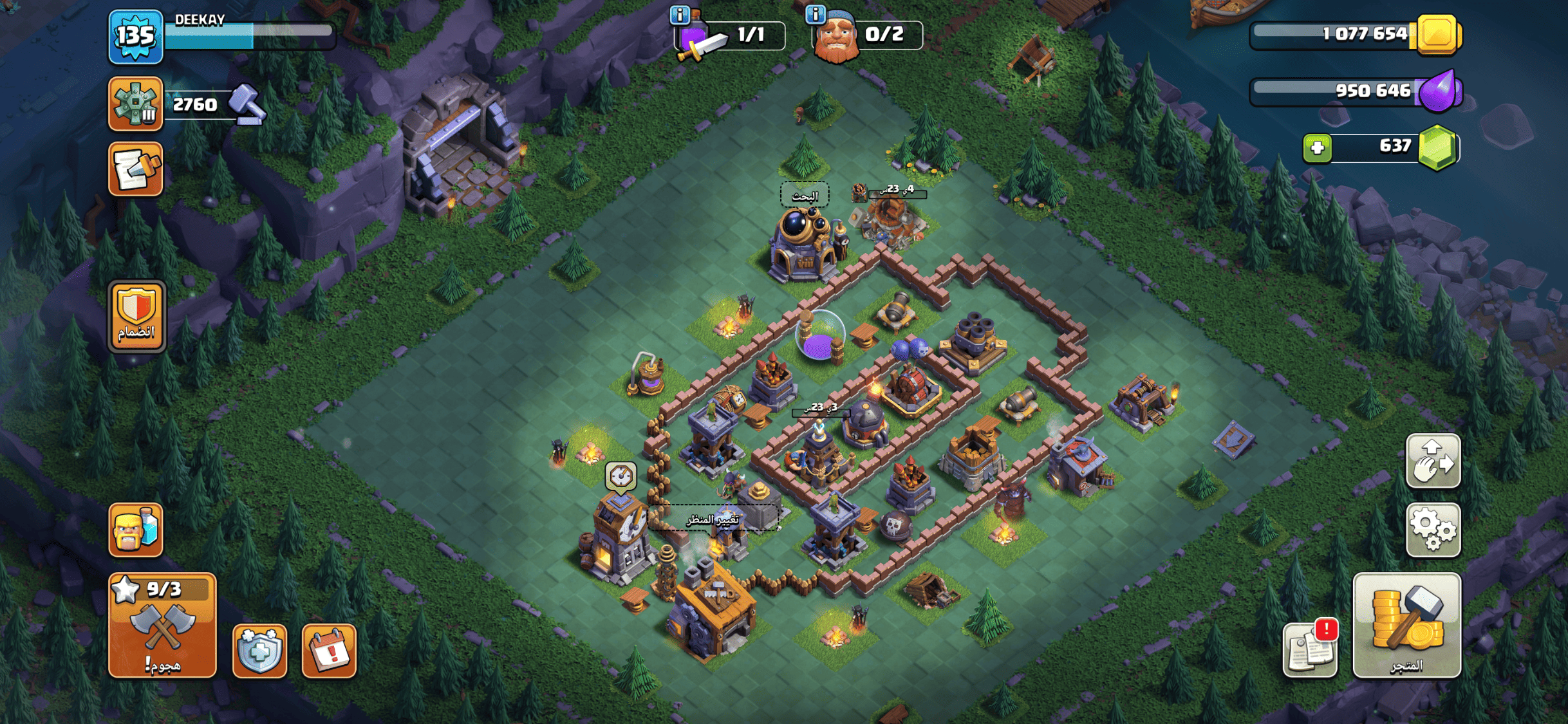Open the builder hall trophy league icon
1568x724 pixels.
click(x=135, y=104)
